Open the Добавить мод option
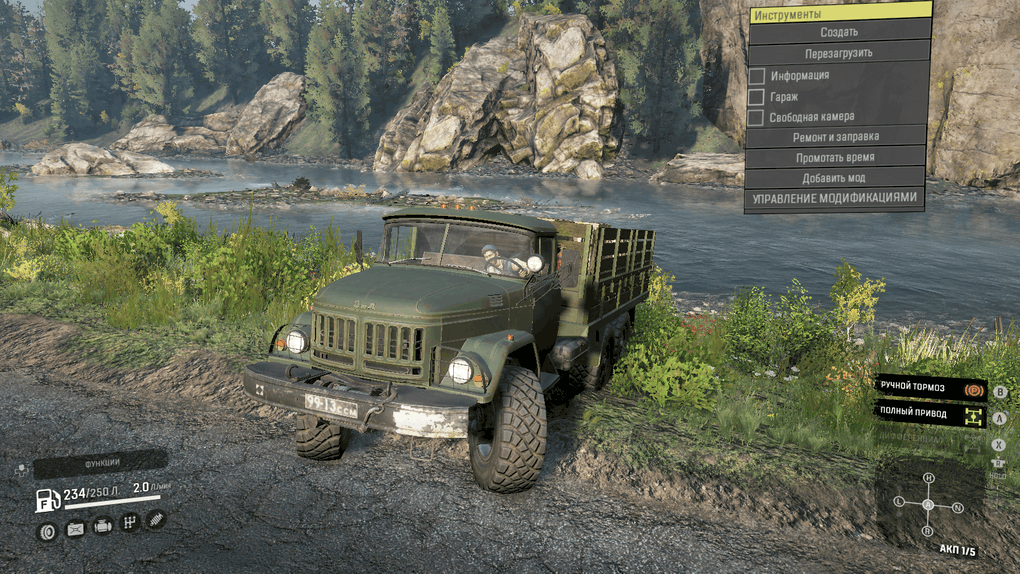 [834, 178]
